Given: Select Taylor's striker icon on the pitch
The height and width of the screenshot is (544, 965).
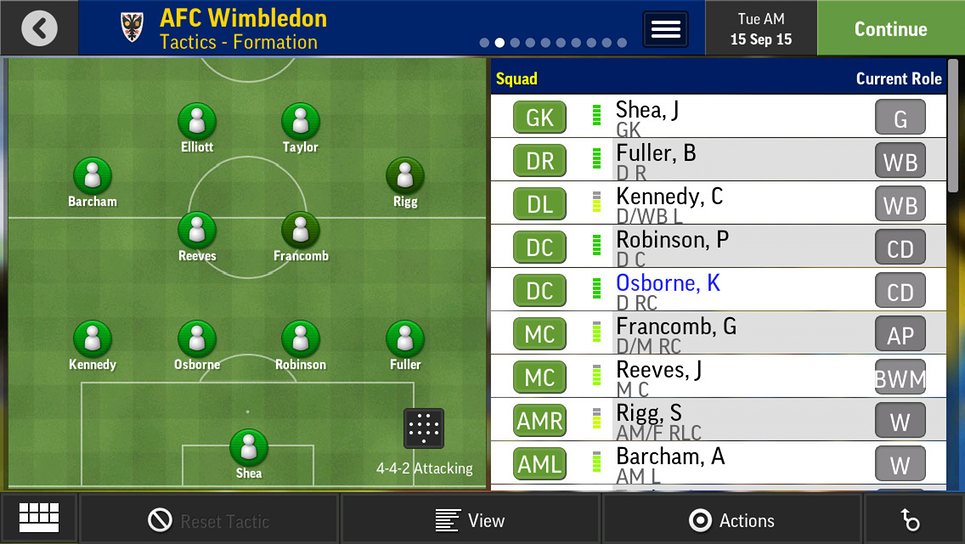Looking at the screenshot, I should (x=300, y=123).
